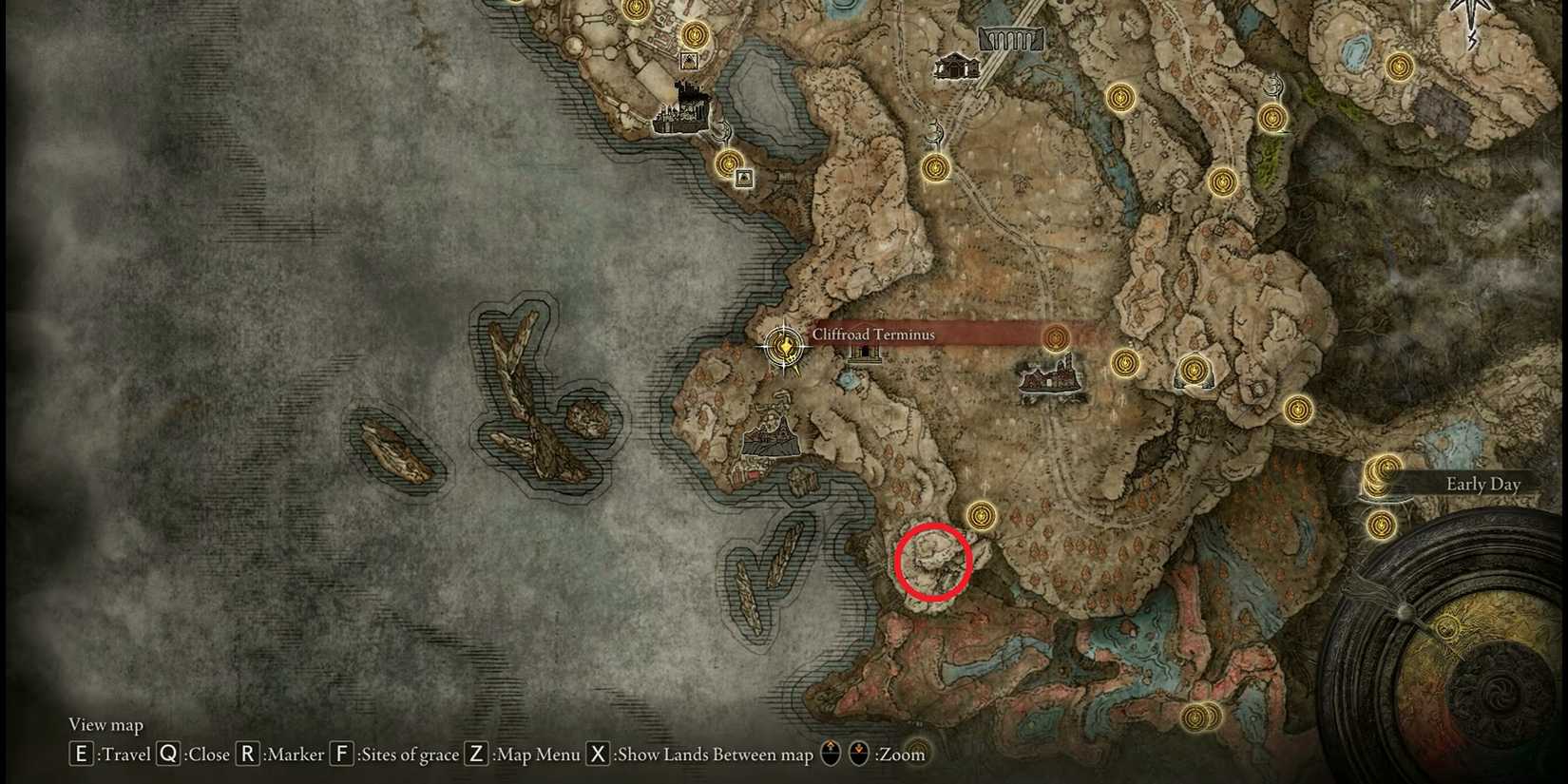Image resolution: width=1568 pixels, height=784 pixels.
Task: Open the aqueduct landmark icon near map top
Action: (x=1010, y=40)
